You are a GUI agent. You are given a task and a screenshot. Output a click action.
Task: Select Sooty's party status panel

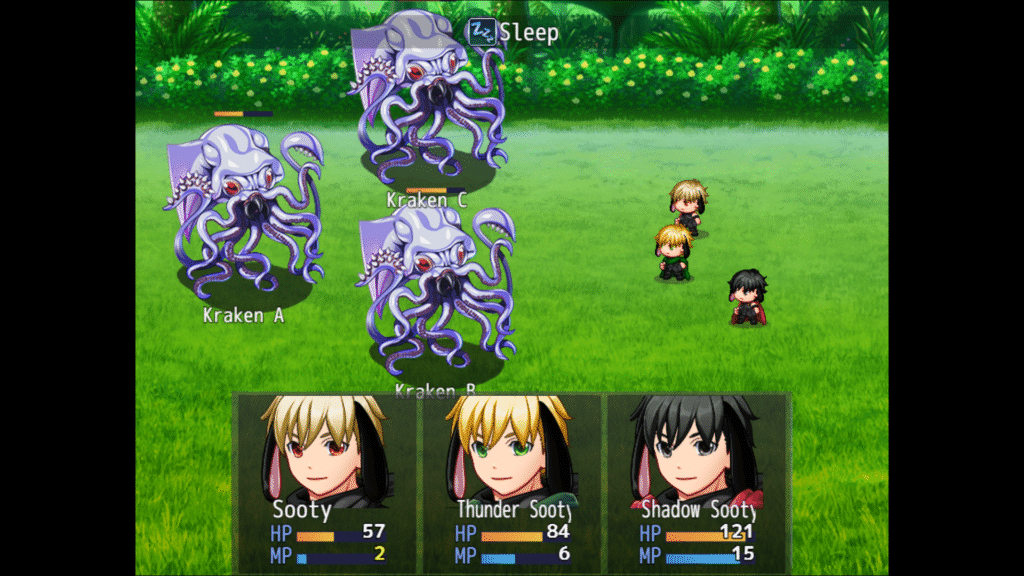pyautogui.click(x=326, y=480)
